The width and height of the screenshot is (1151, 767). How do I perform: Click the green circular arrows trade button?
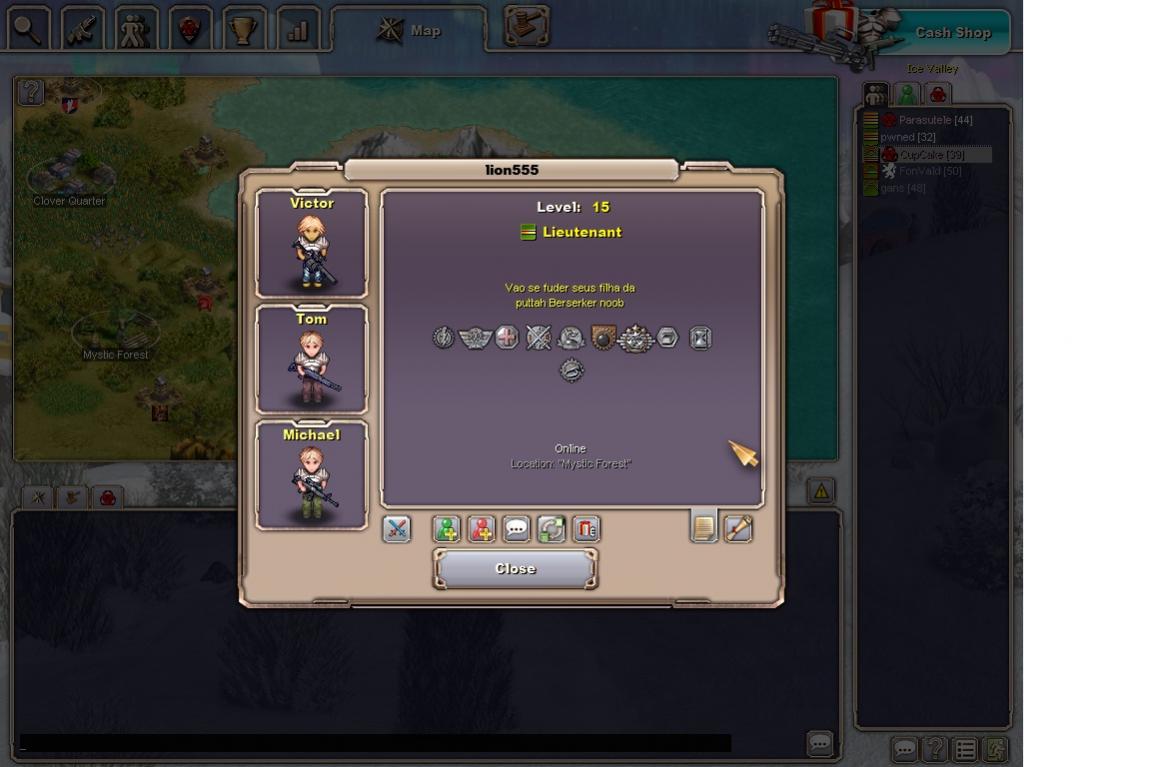pos(552,528)
